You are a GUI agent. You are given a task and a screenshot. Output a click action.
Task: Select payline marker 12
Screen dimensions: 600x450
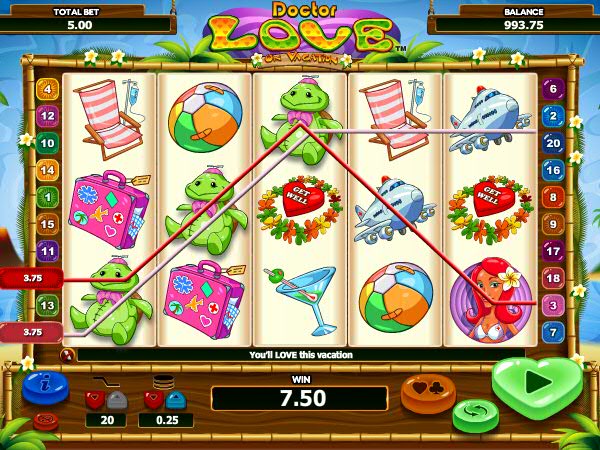tap(47, 115)
